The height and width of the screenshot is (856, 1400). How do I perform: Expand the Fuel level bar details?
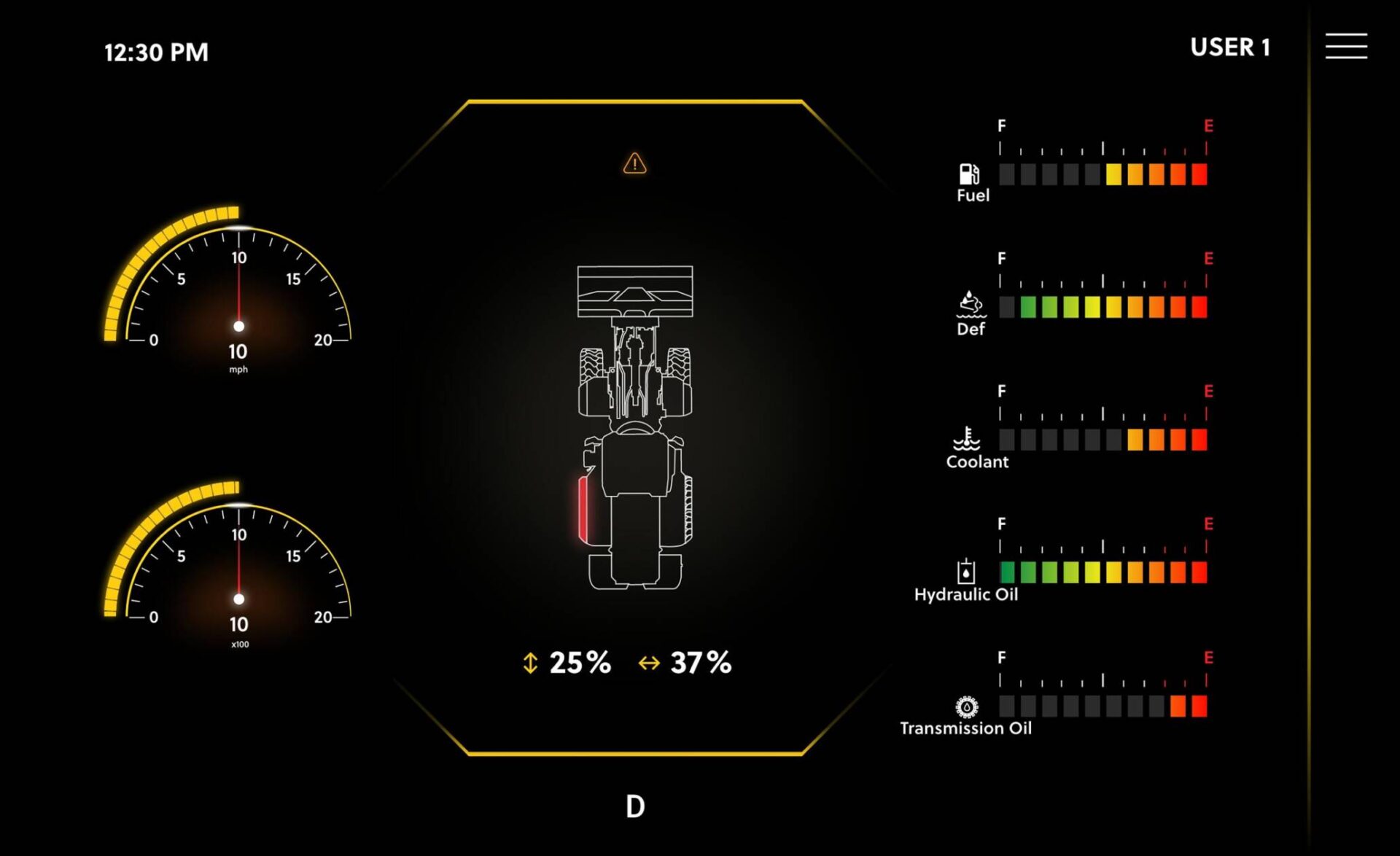tap(1105, 175)
